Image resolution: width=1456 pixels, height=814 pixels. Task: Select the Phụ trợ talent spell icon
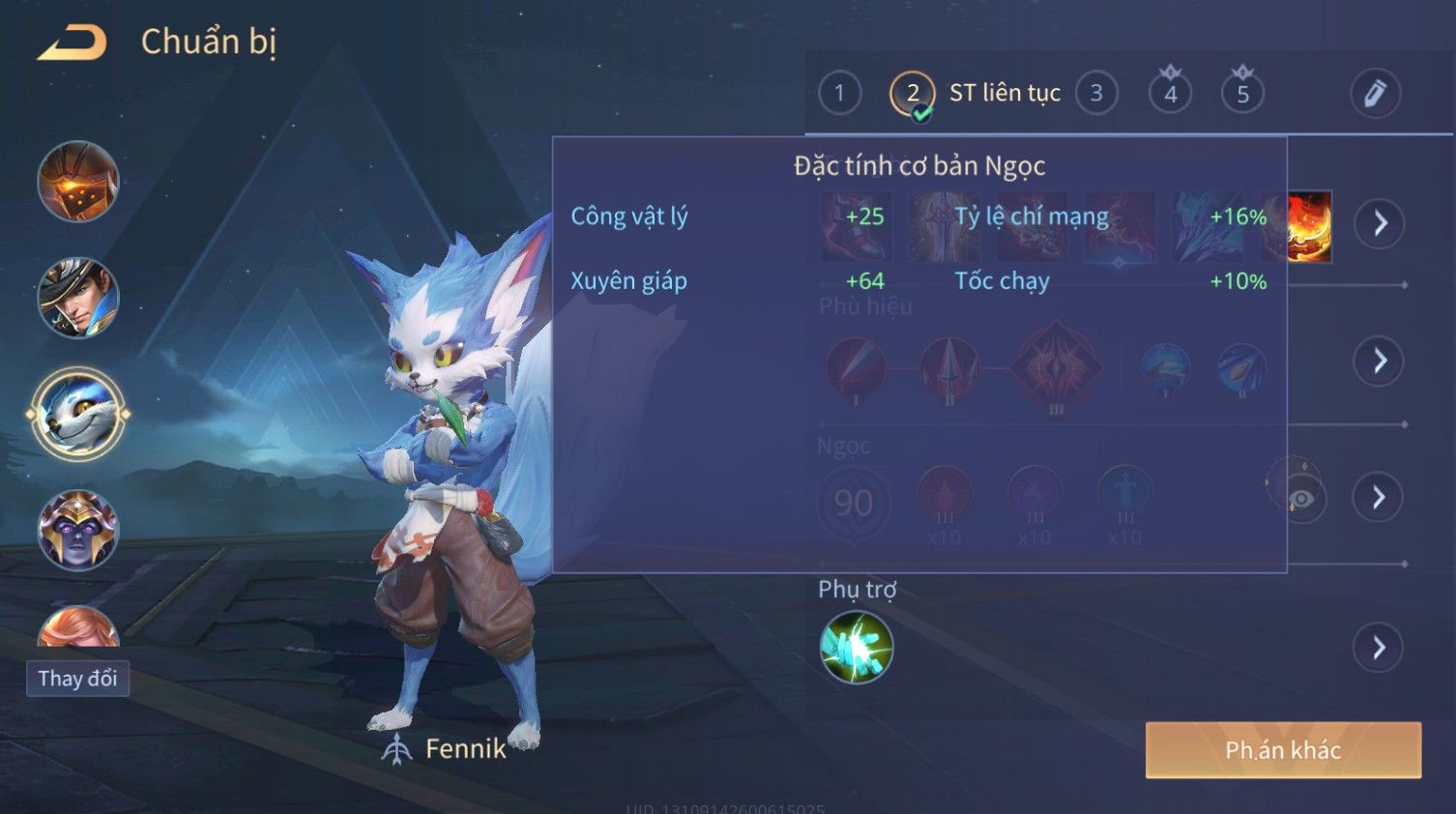pyautogui.click(x=856, y=647)
